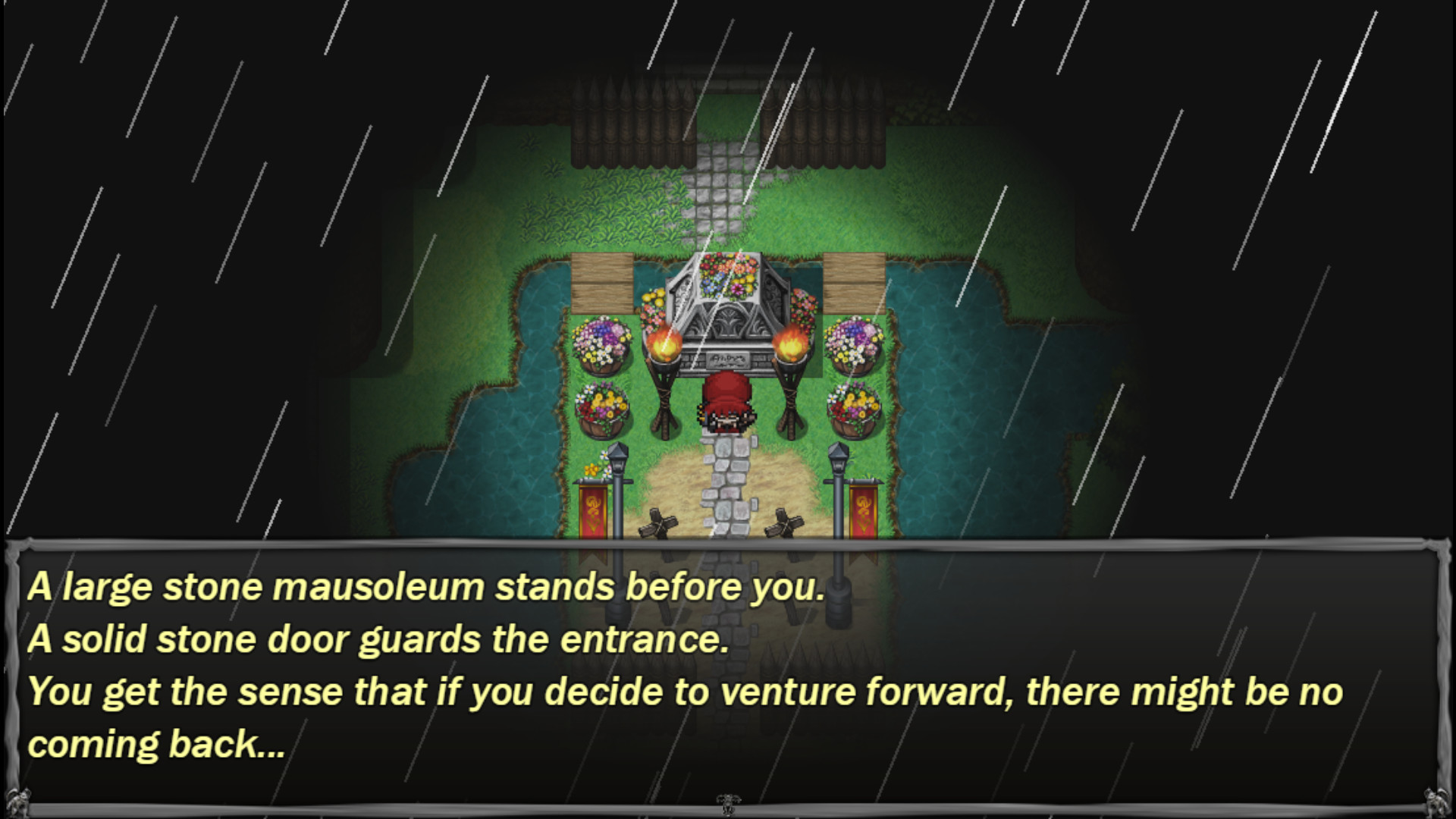Advance the dialog by clicking the message box
1456x819 pixels.
coord(728,675)
